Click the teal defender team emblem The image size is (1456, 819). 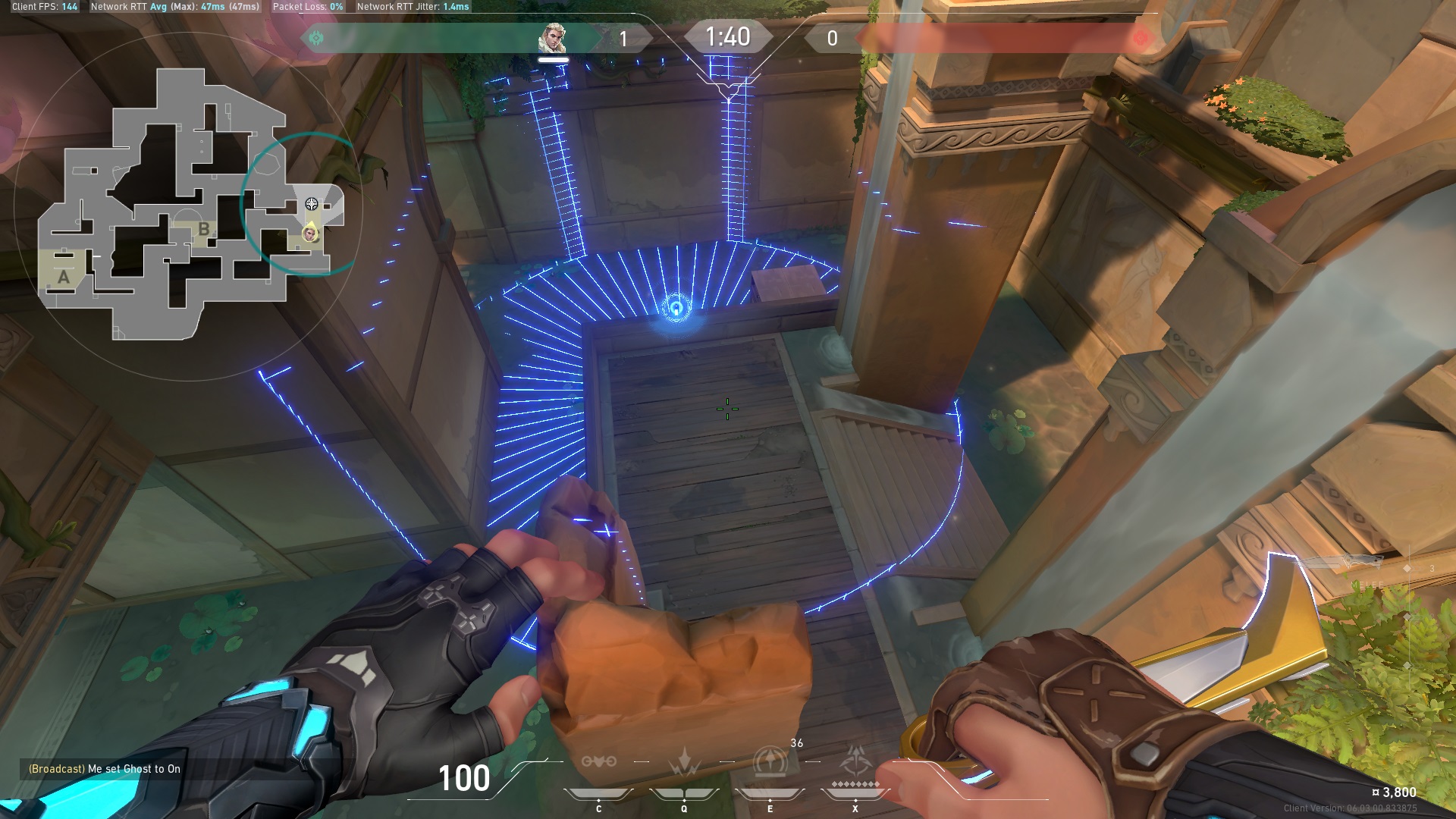tap(316, 38)
